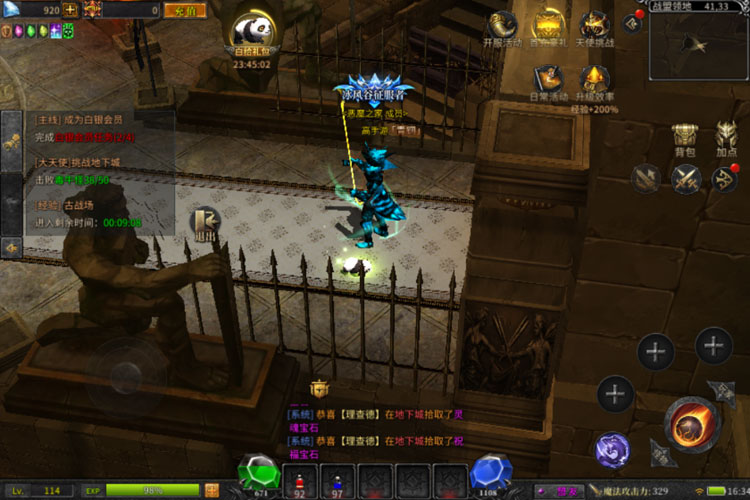Collapse the quest panel with the arrow

point(12,246)
